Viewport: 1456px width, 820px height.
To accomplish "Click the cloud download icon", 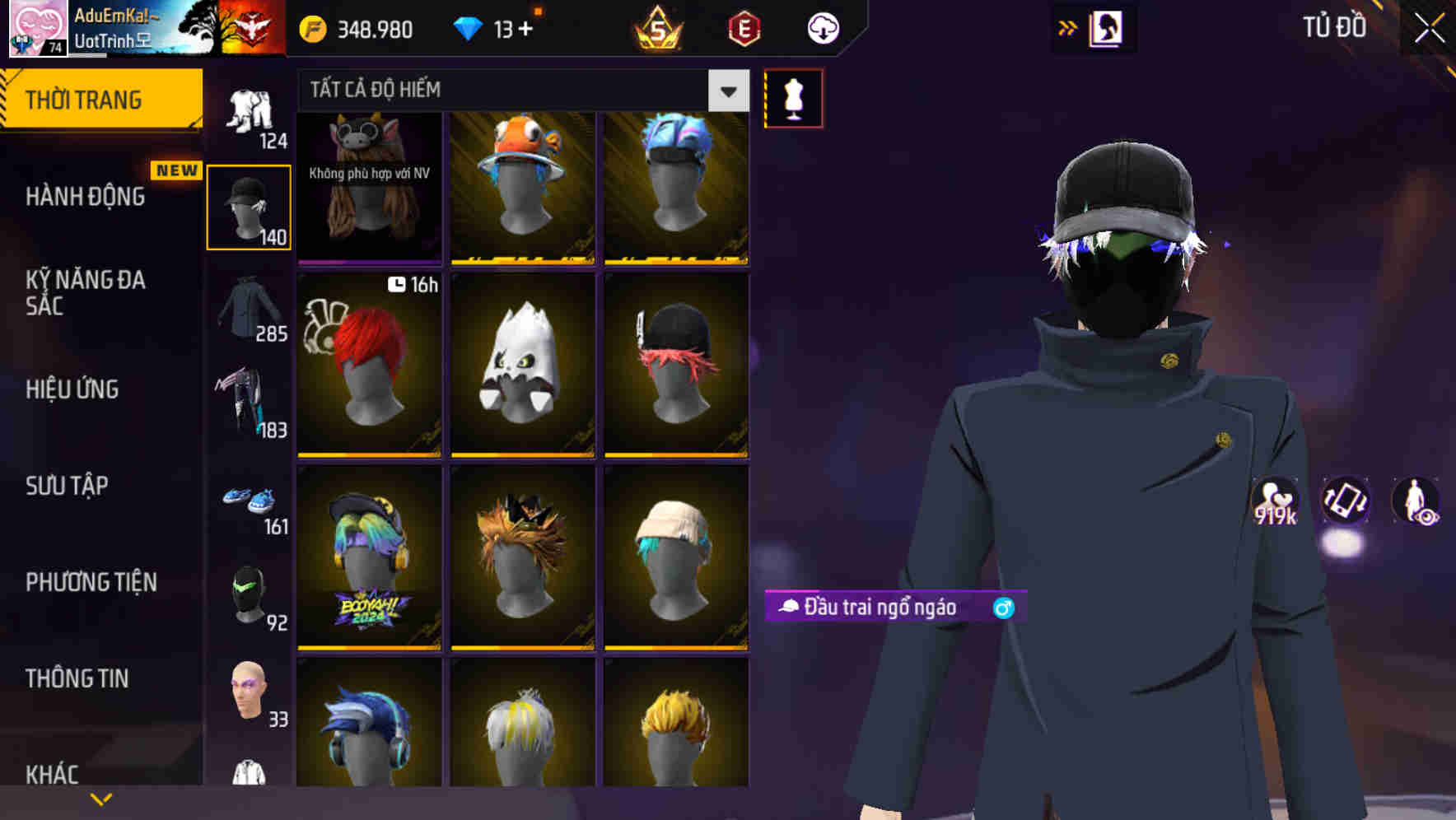I will point(823,28).
